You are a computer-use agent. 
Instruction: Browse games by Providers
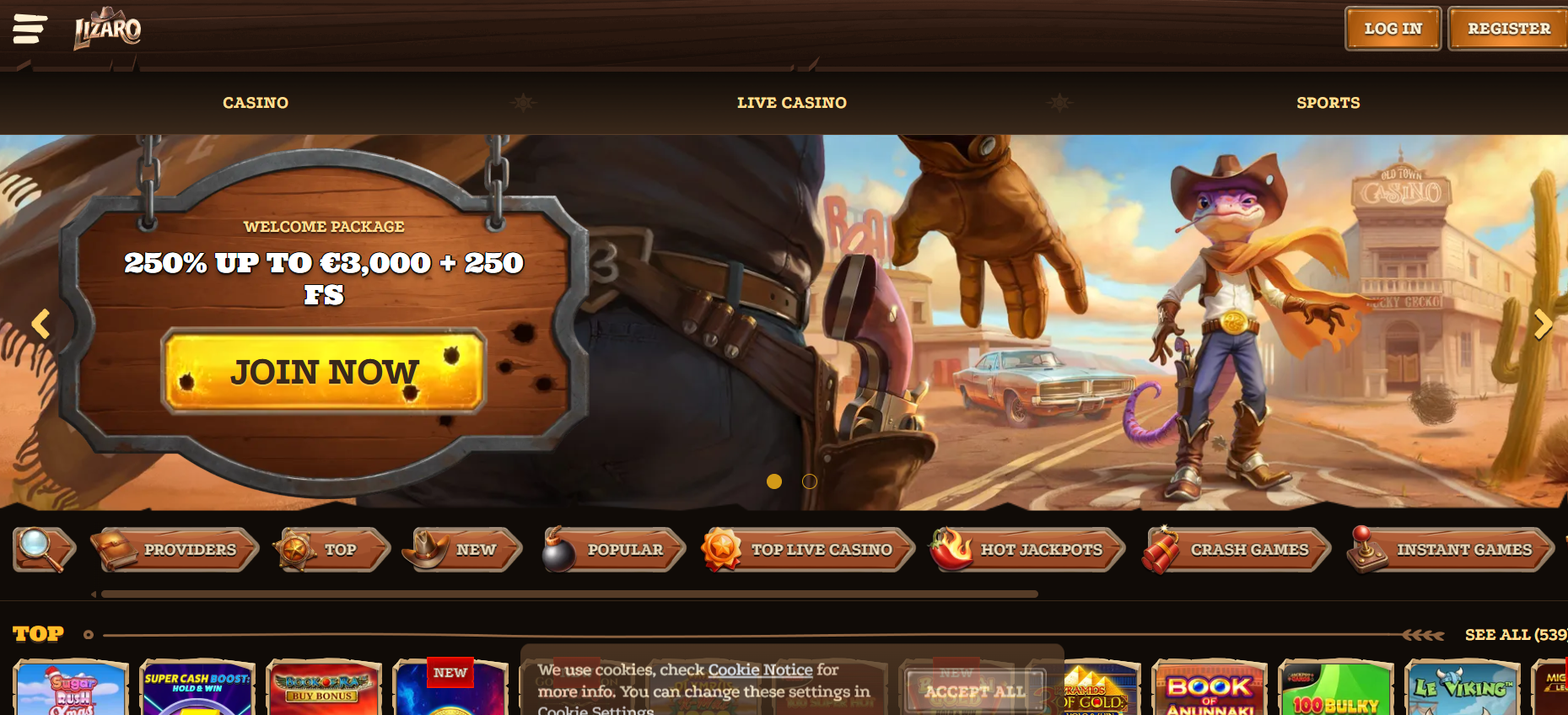[x=175, y=550]
